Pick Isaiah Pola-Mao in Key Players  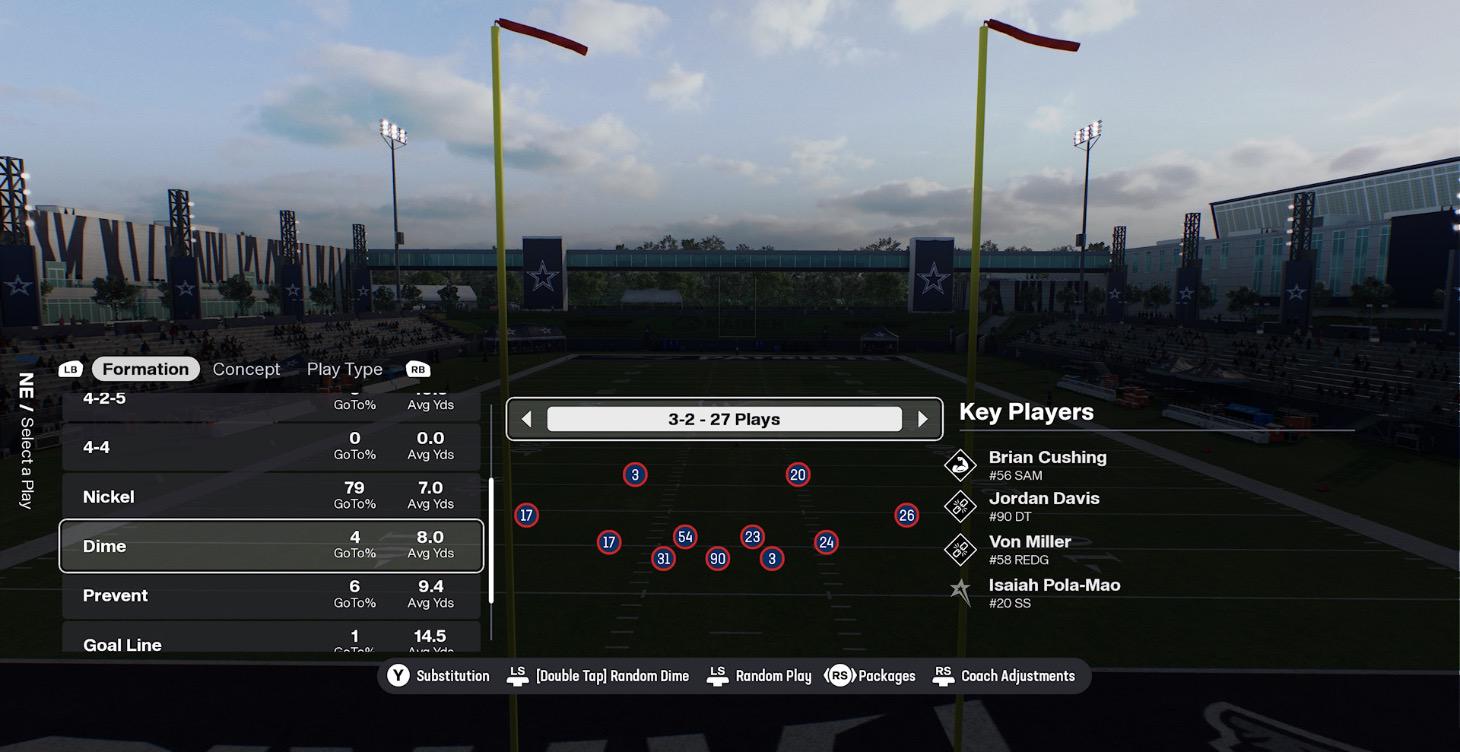click(1053, 592)
